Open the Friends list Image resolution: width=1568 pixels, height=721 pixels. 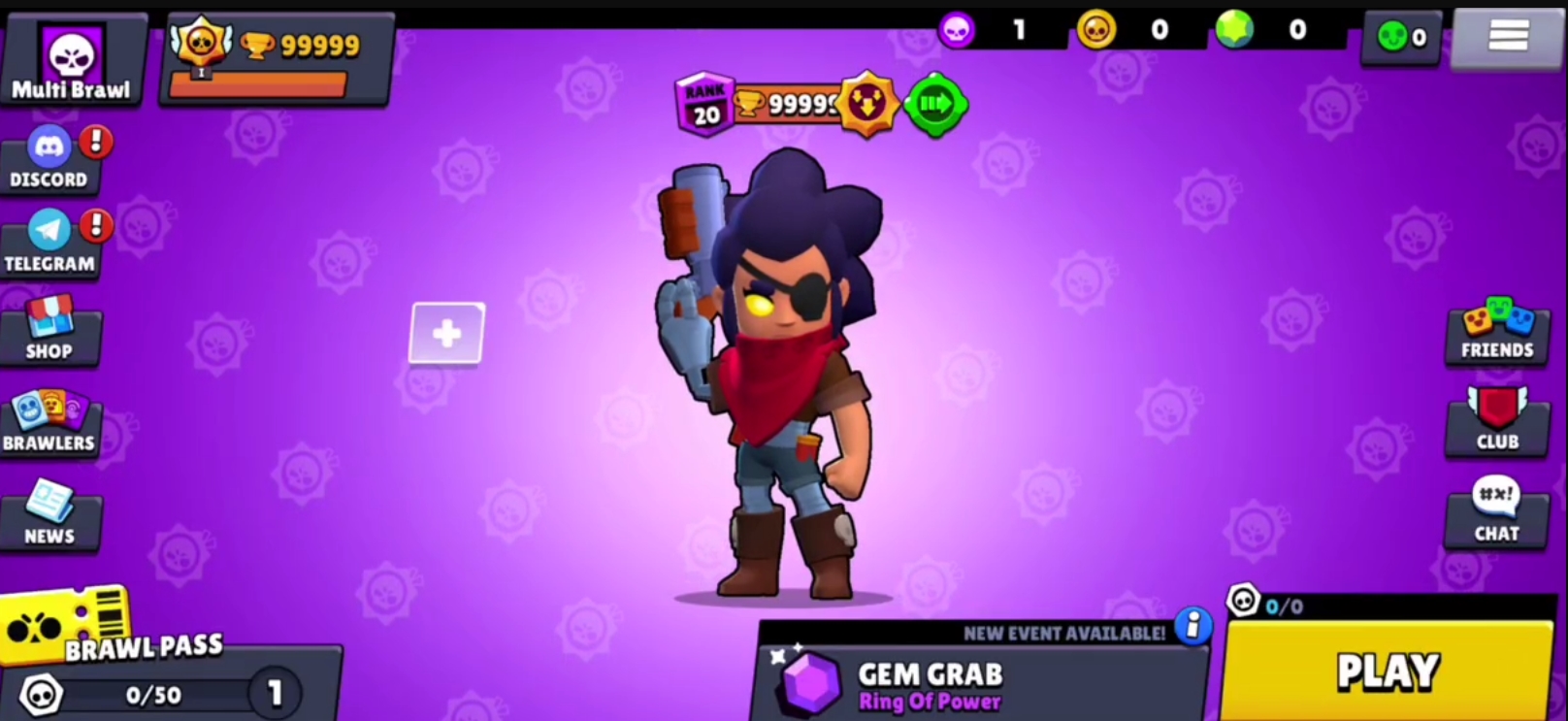pos(1497,332)
